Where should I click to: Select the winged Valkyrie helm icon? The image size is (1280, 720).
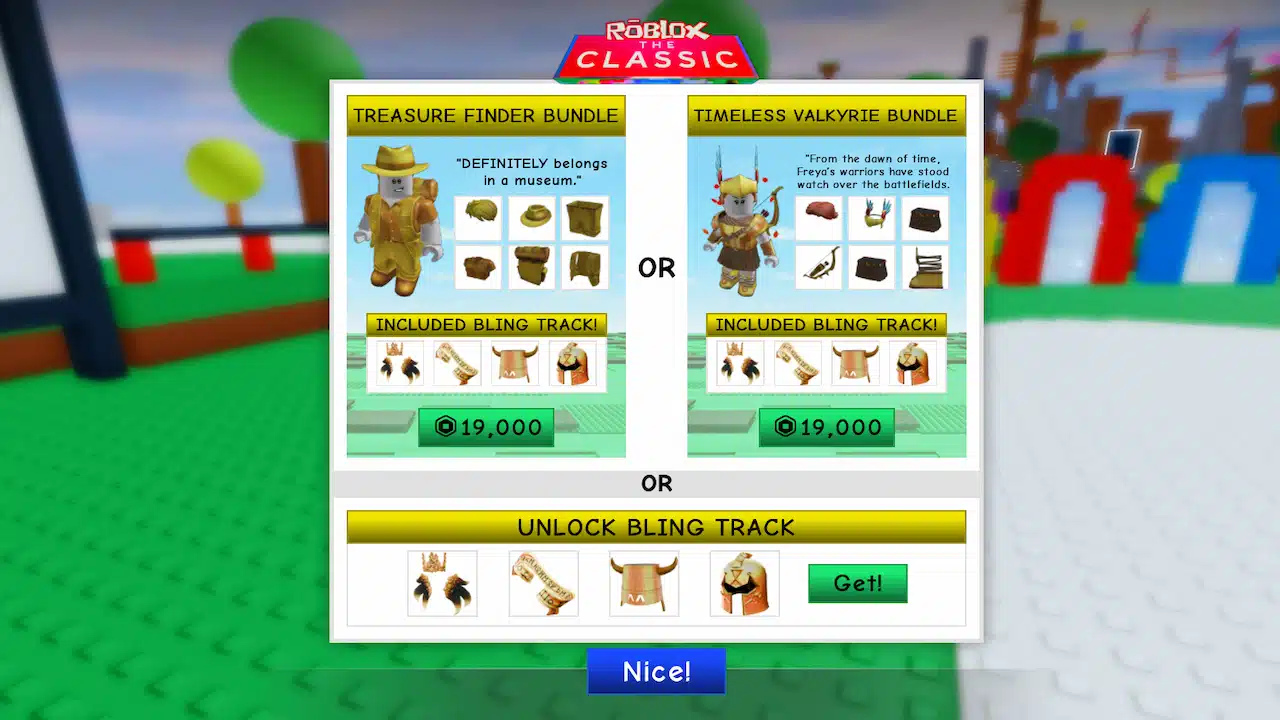click(x=872, y=218)
